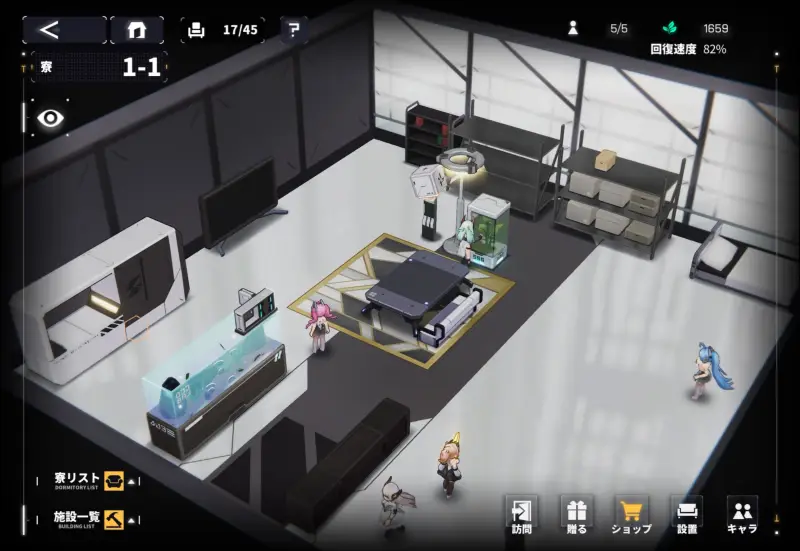This screenshot has width=800, height=551.
Task: Open the question mark help
Action: [293, 29]
